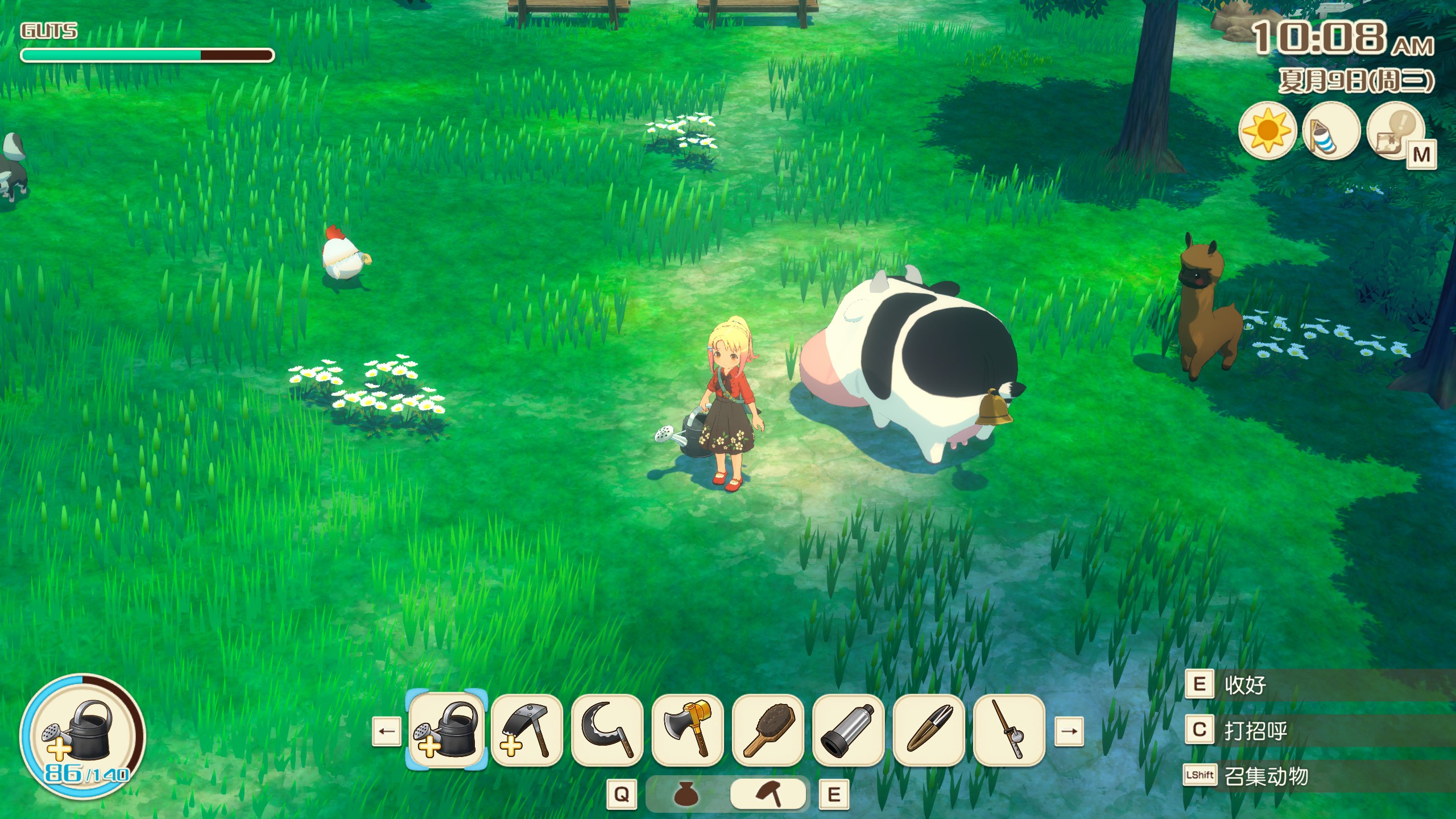Screen dimensions: 1456x819
Task: Select the watering can hotbar slot
Action: tap(447, 731)
